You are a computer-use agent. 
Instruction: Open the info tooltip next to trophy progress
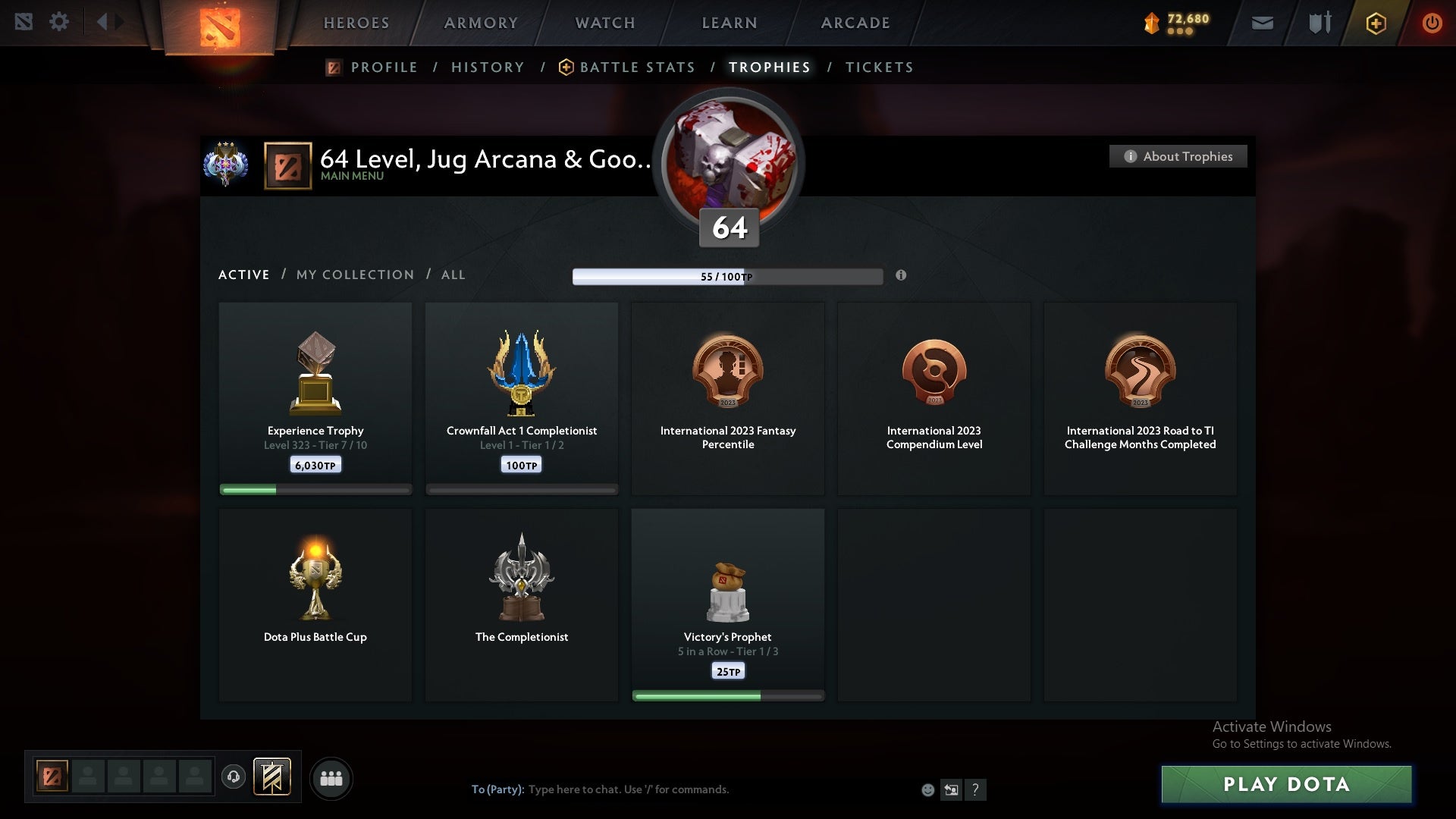click(902, 276)
